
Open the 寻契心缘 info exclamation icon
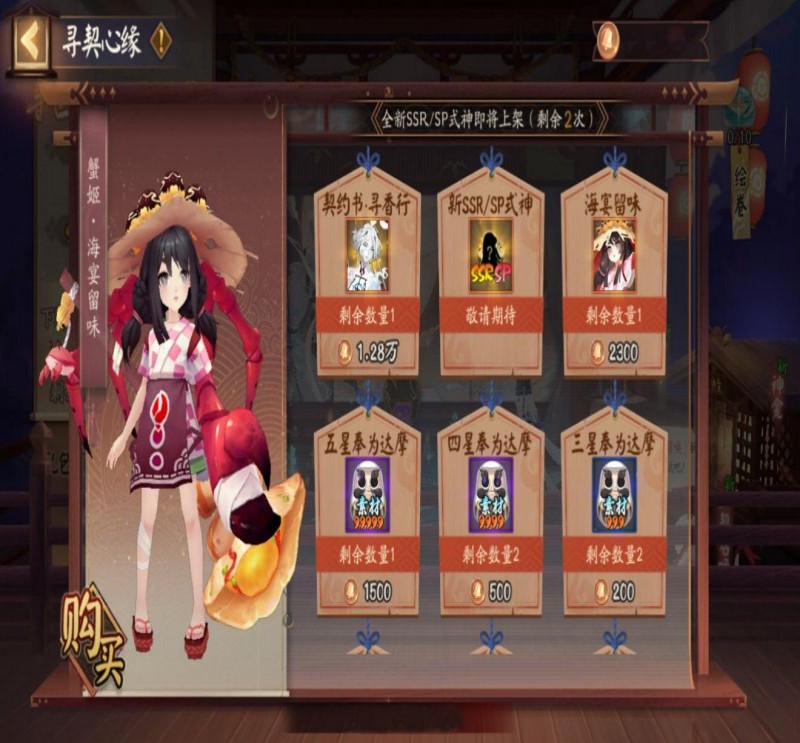click(x=160, y=41)
